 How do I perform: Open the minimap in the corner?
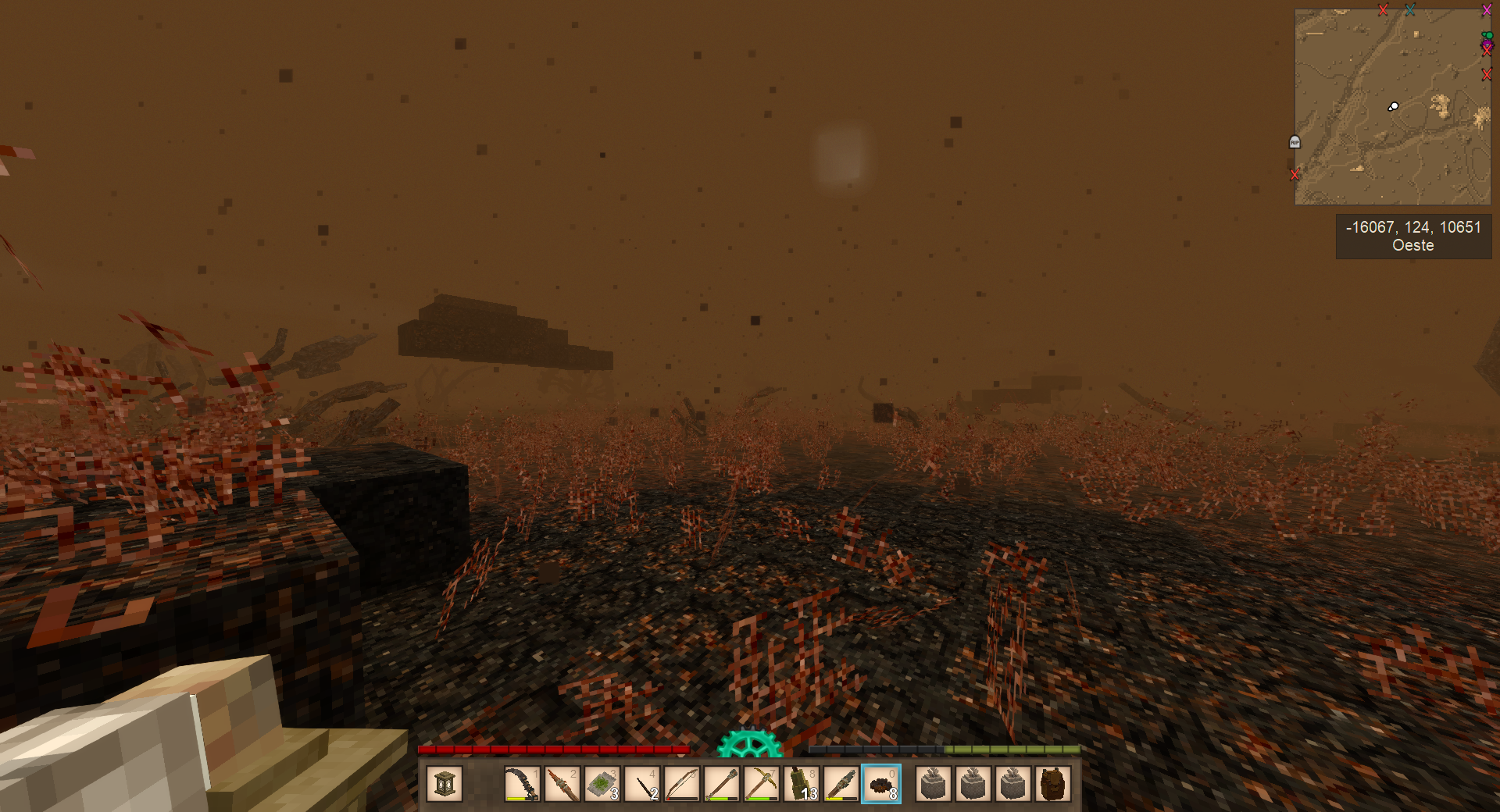tap(1392, 107)
